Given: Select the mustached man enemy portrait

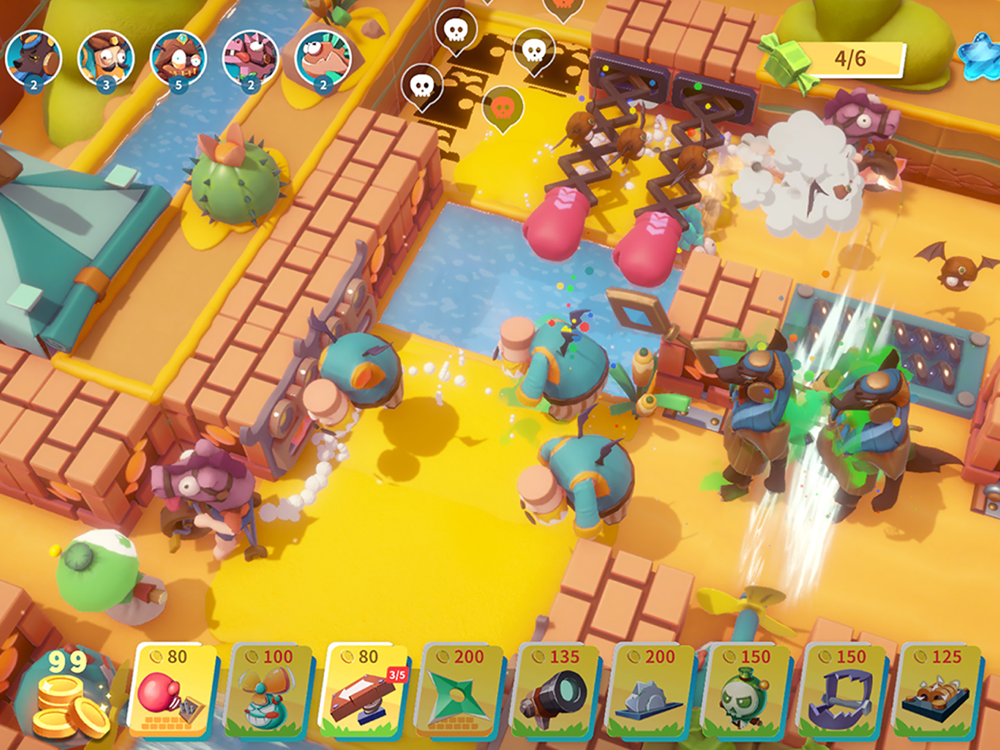Looking at the screenshot, I should point(105,56).
